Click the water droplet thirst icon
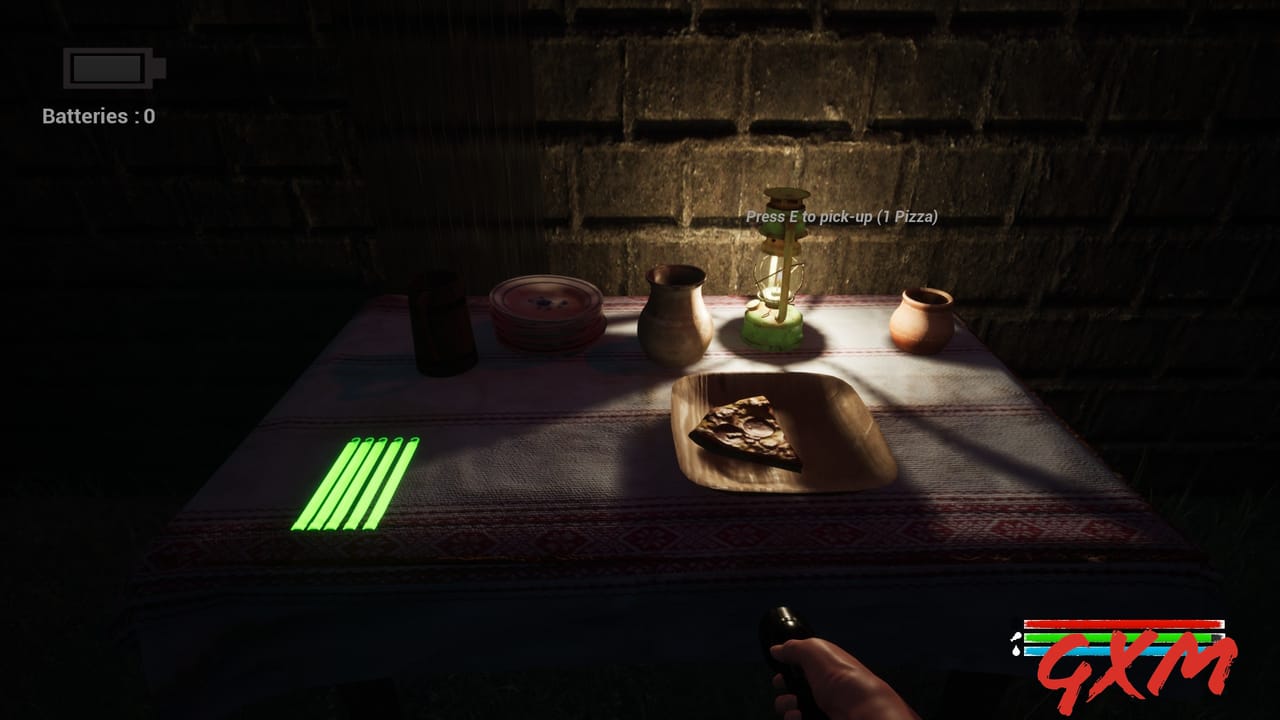 pos(1016,650)
